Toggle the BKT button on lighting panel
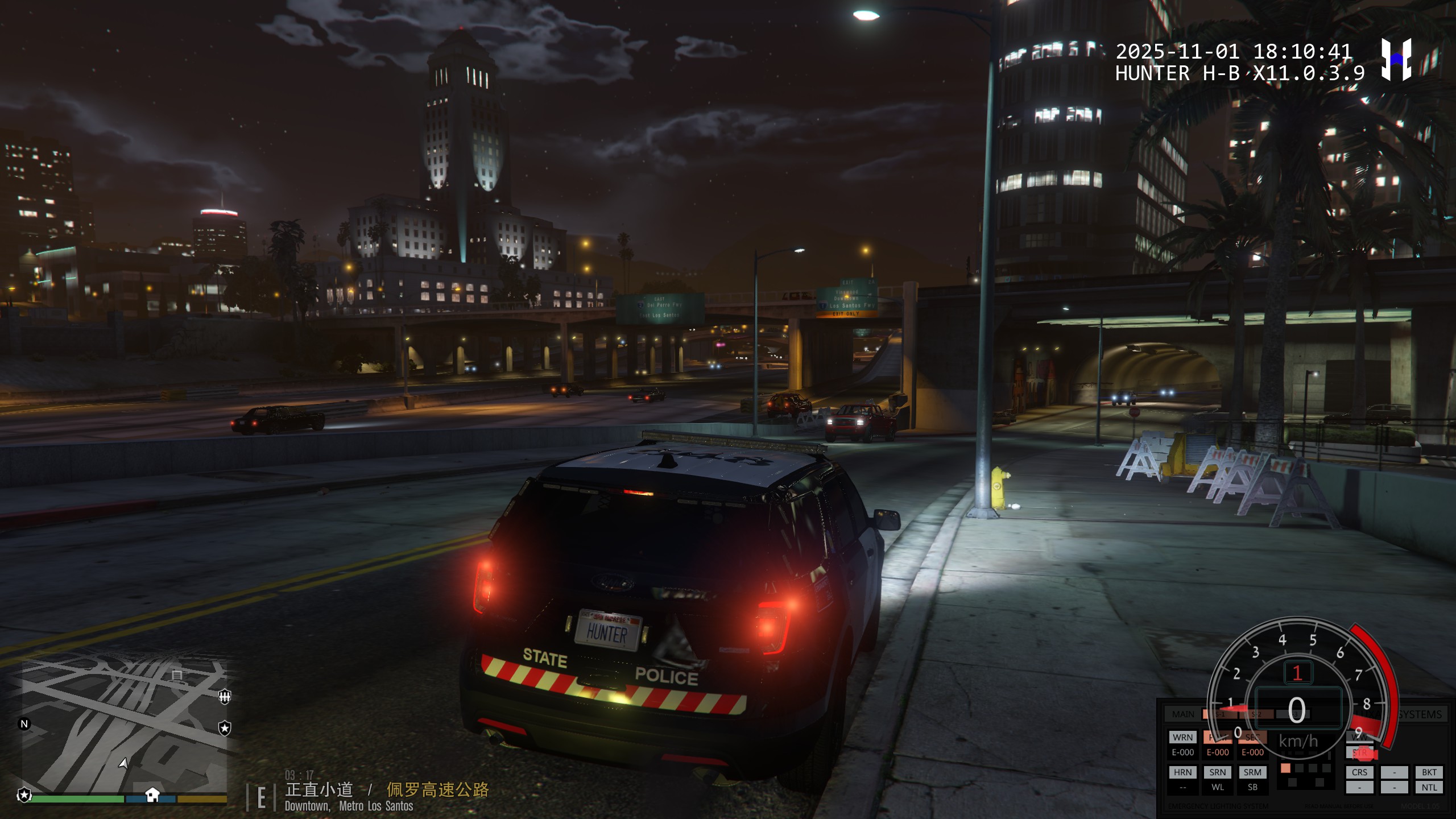 tap(1429, 772)
